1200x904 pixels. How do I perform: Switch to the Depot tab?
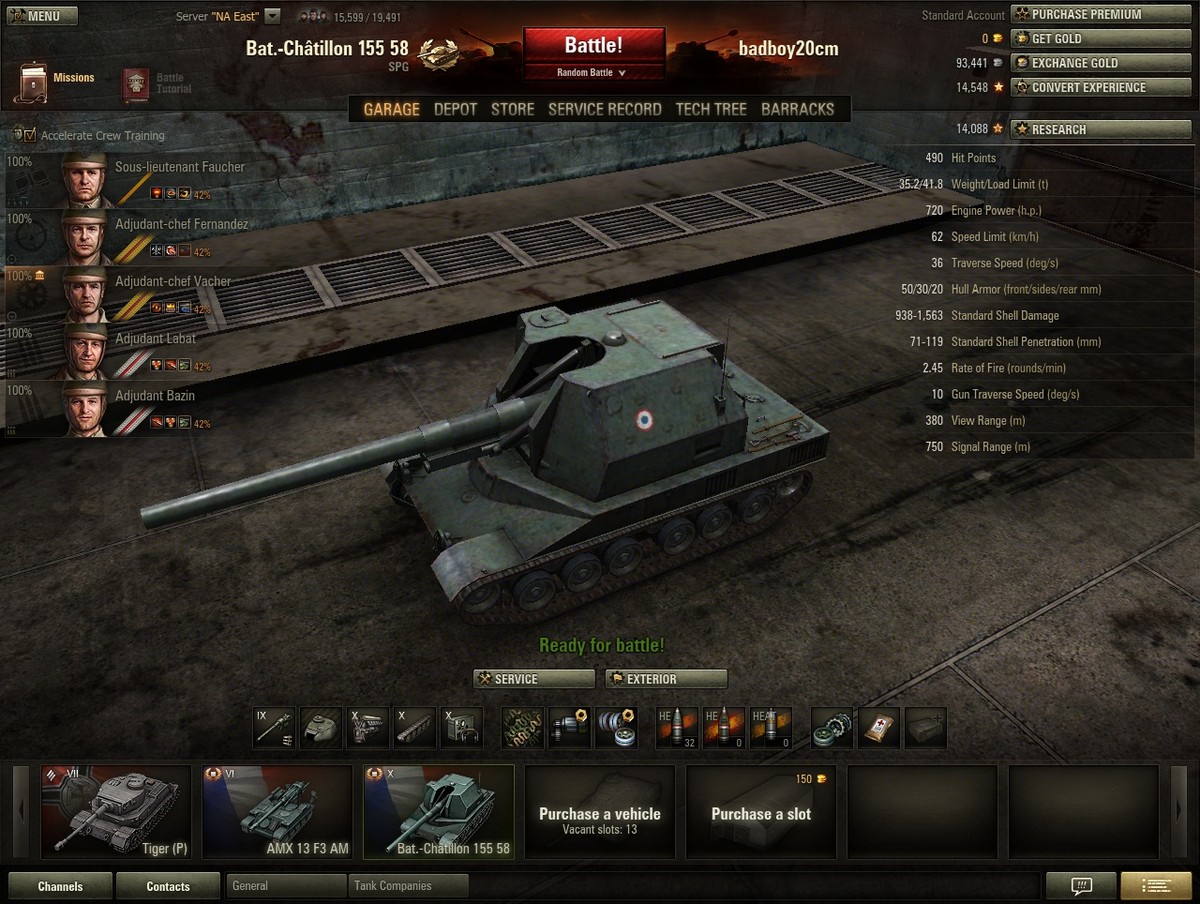(x=455, y=109)
